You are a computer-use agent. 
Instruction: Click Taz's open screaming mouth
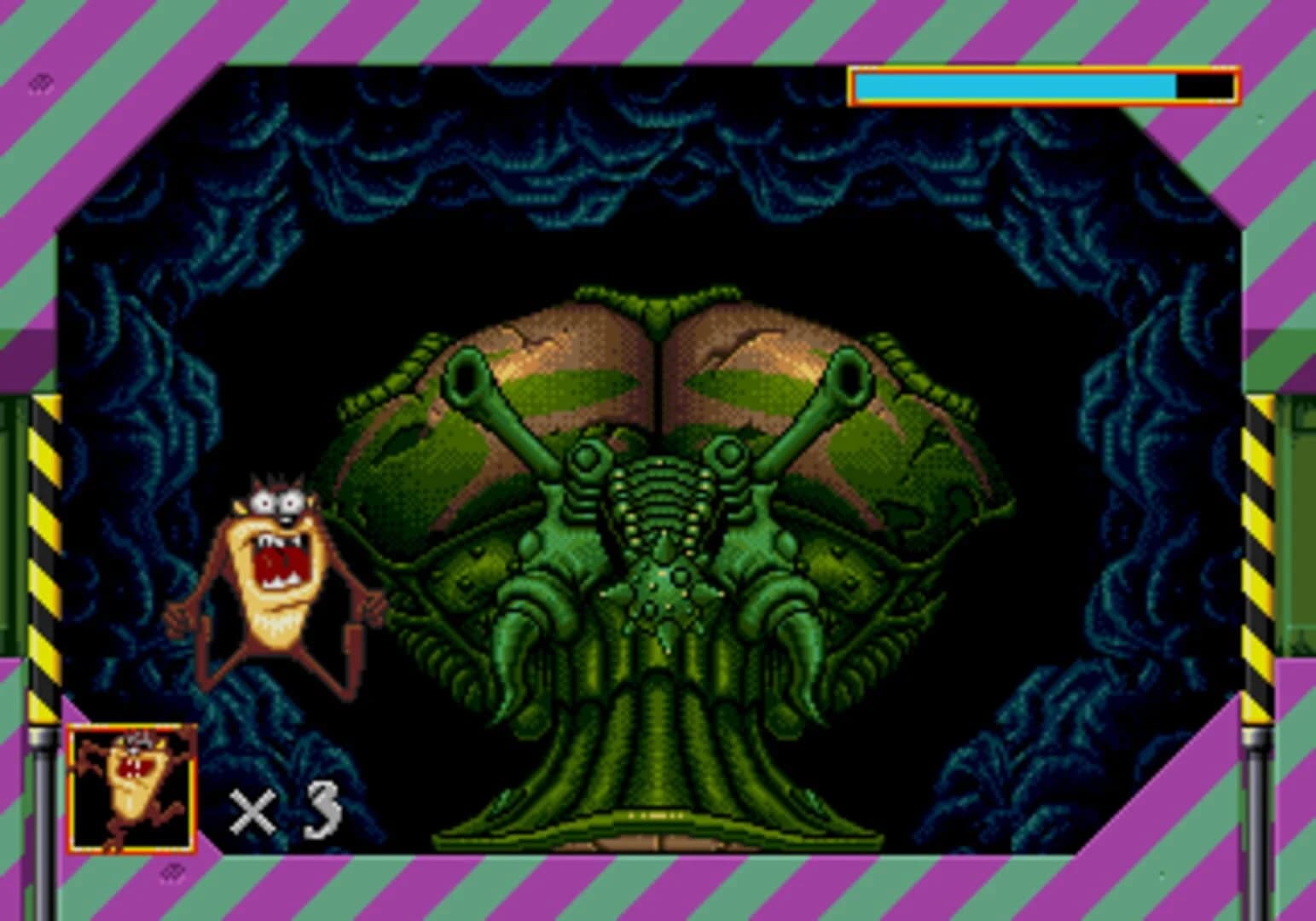[x=281, y=559]
